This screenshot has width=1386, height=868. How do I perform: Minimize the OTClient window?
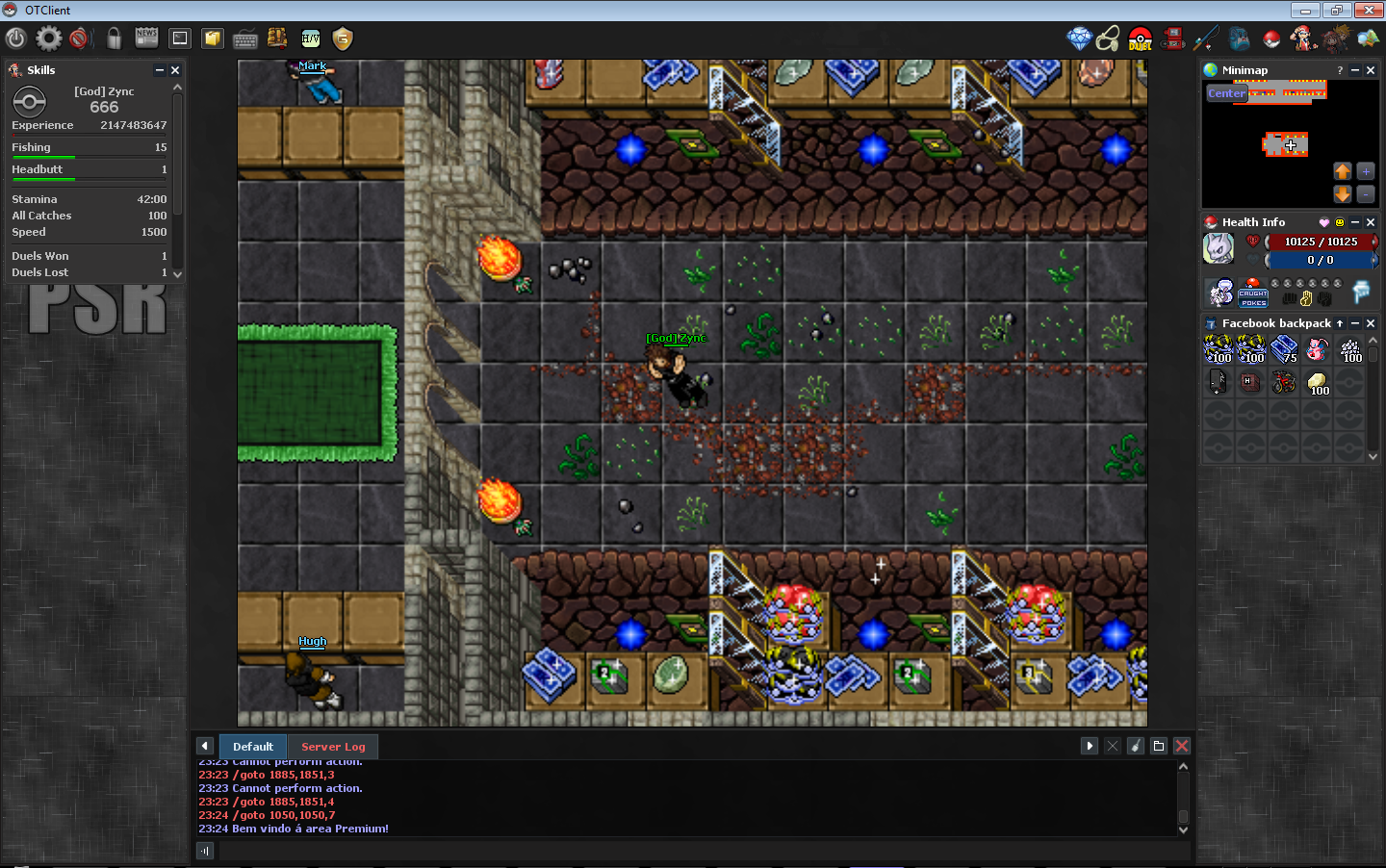point(1305,11)
